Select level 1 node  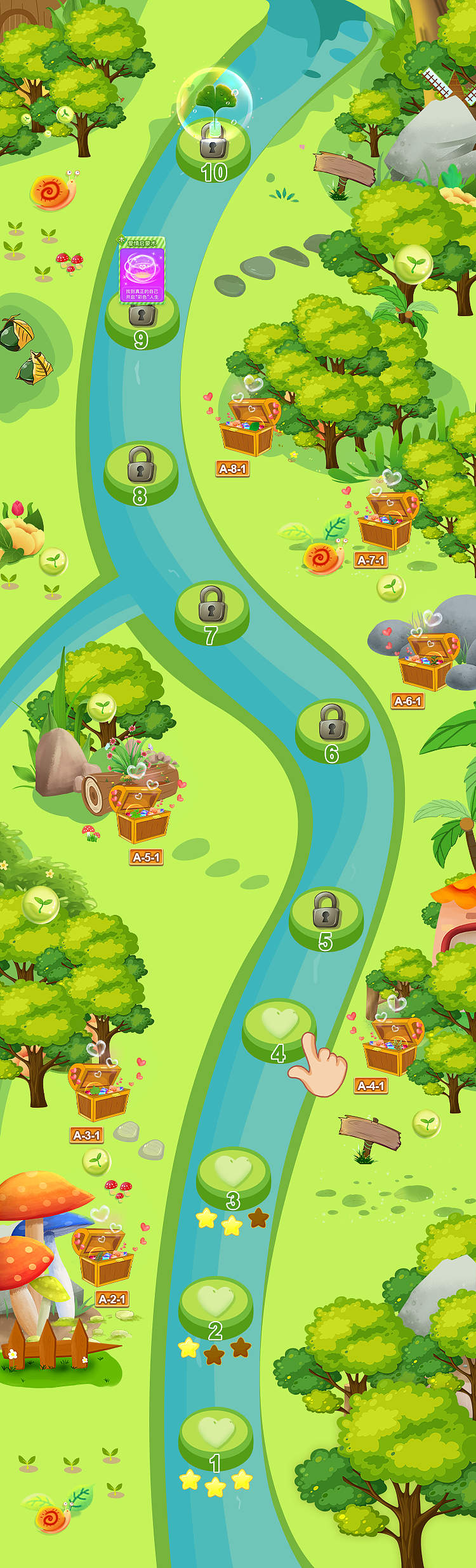[x=216, y=1435]
